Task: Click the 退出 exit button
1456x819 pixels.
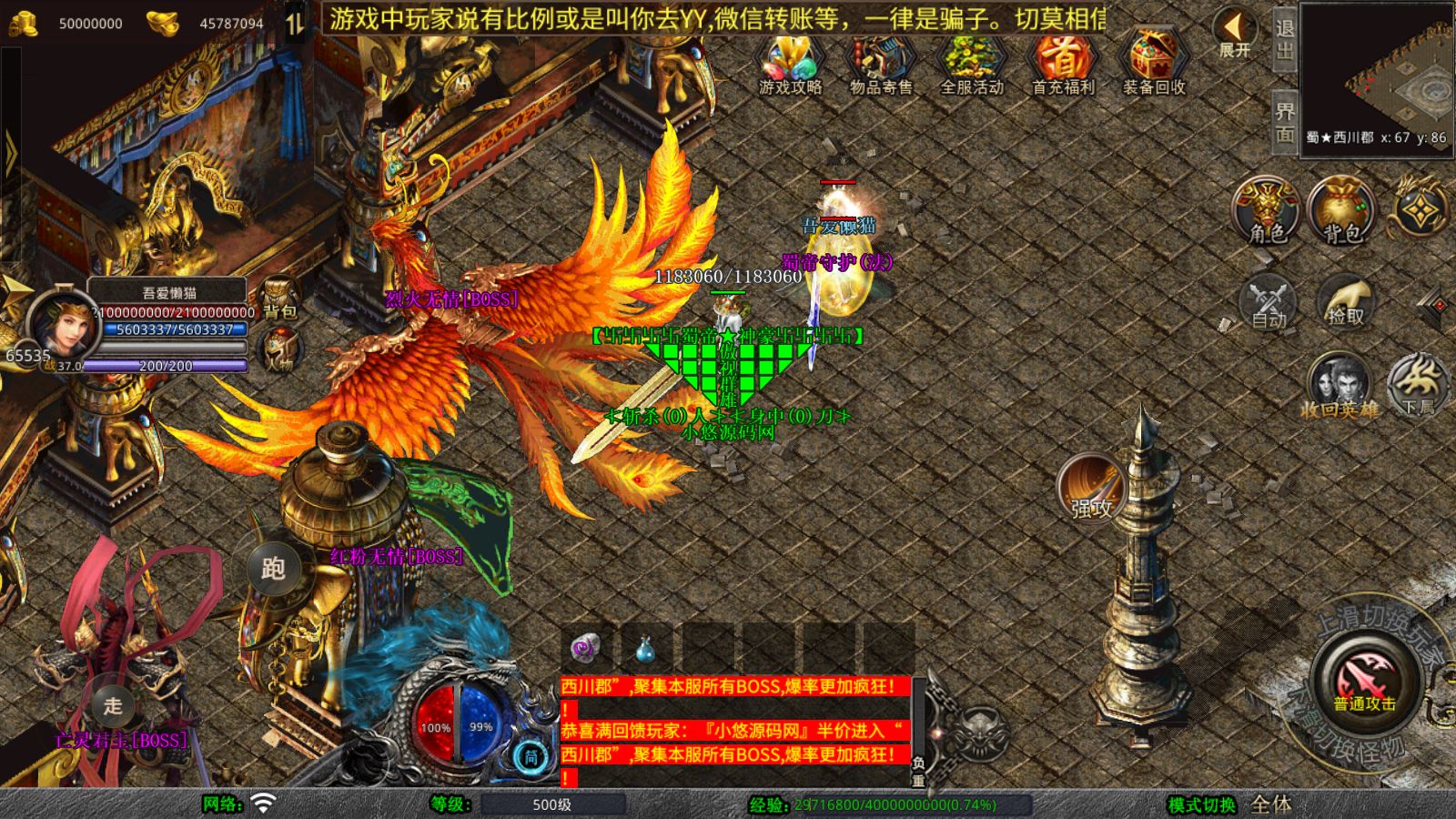Action: [x=1284, y=38]
